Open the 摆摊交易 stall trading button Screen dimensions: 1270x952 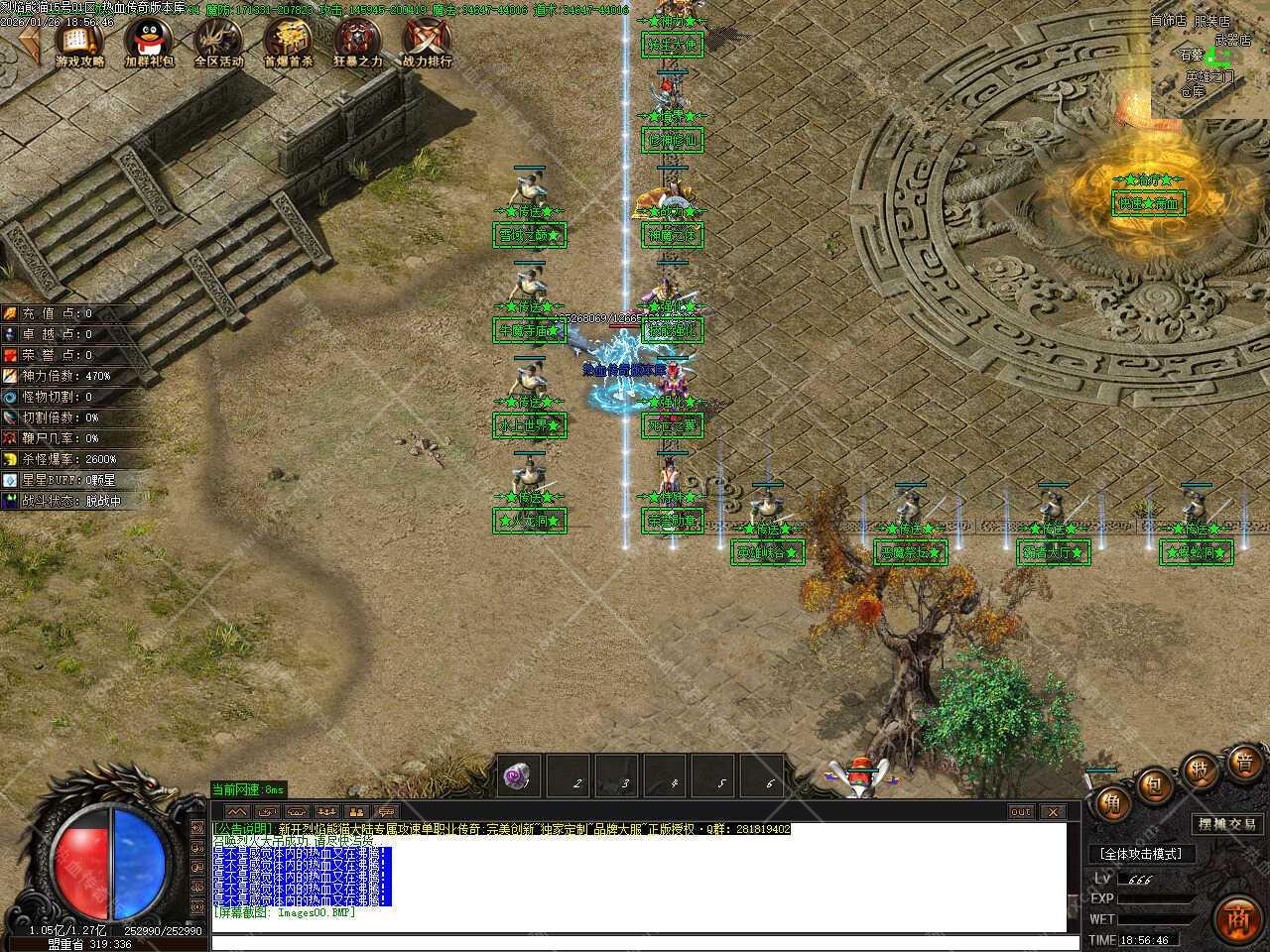[1227, 824]
